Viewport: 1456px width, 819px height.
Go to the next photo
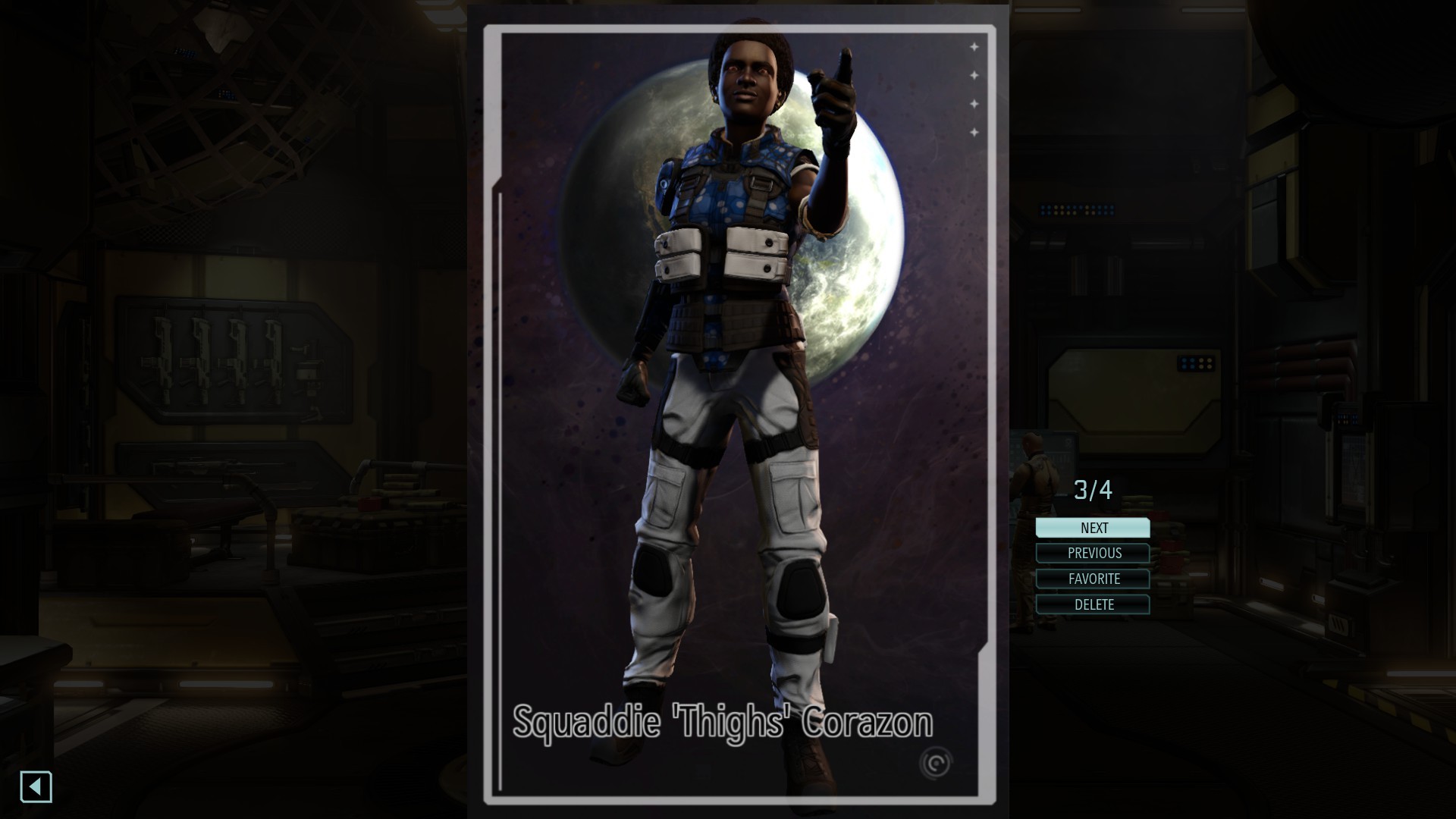tap(1093, 528)
